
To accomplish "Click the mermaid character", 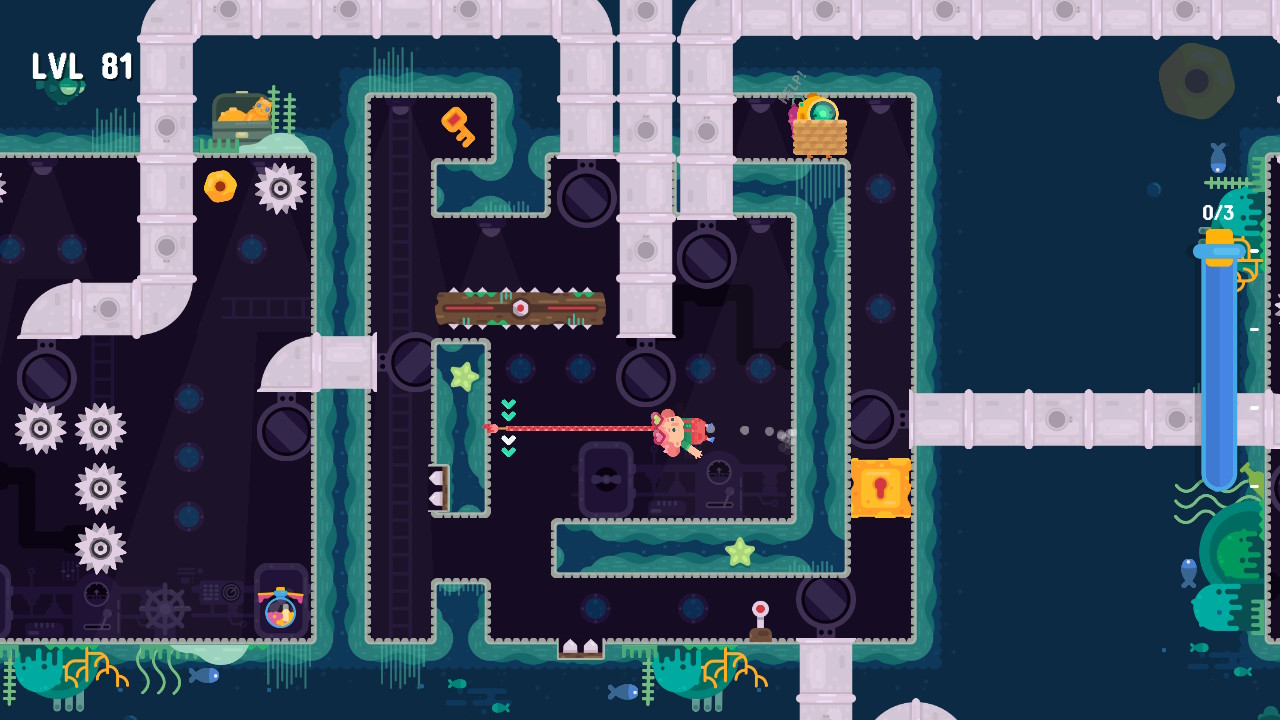I will tap(678, 430).
